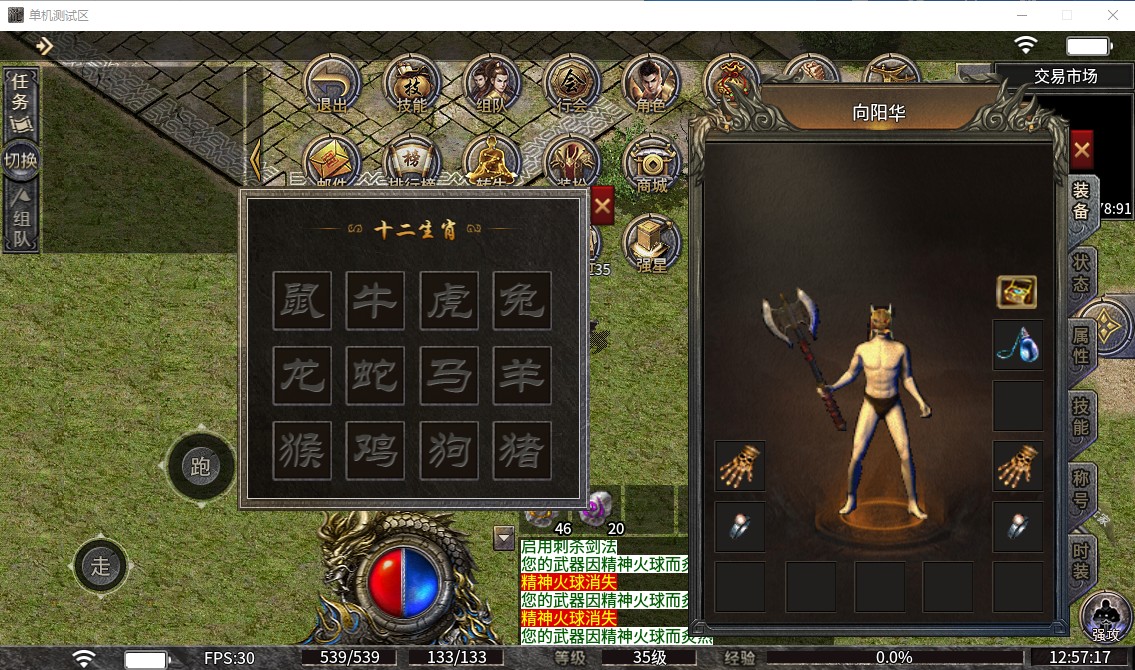Image resolution: width=1135 pixels, height=670 pixels.
Task: Open the 行会 guild menu
Action: point(572,84)
